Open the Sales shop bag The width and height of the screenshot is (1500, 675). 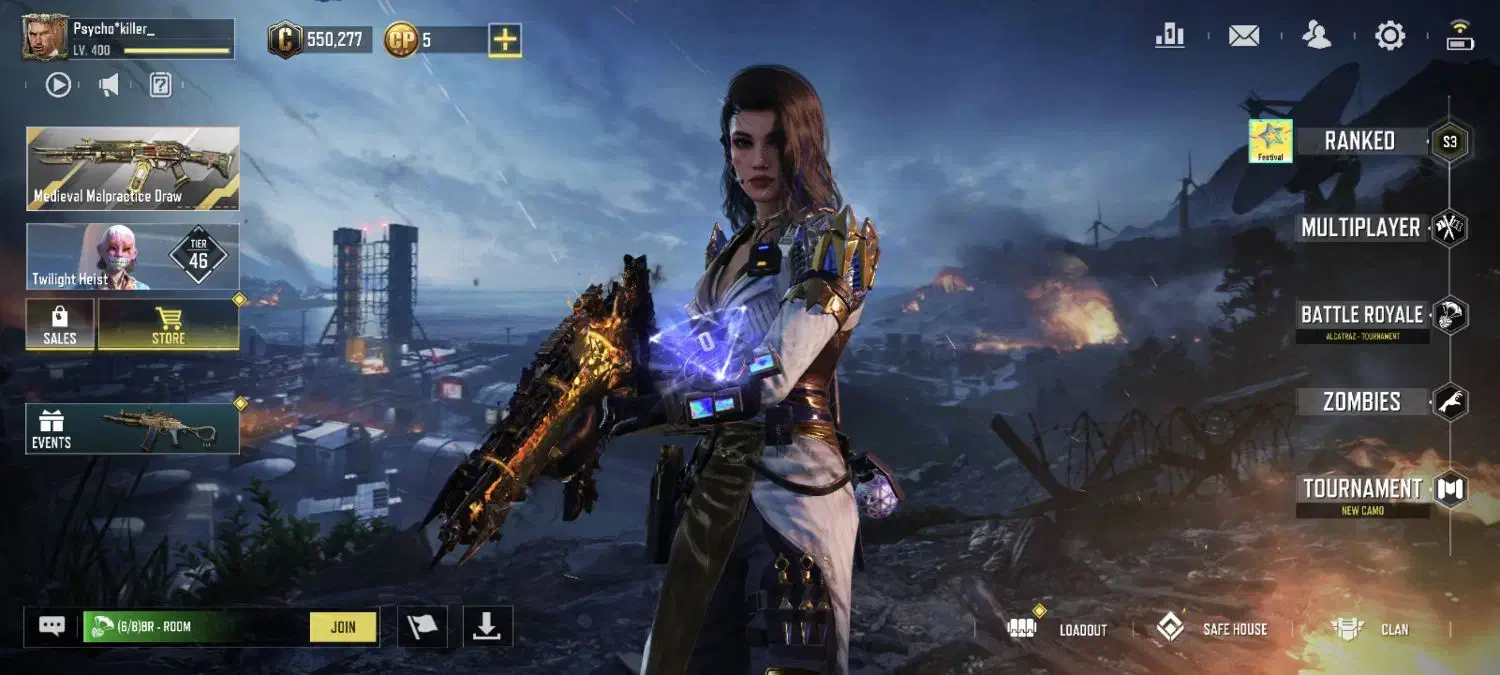tap(60, 325)
